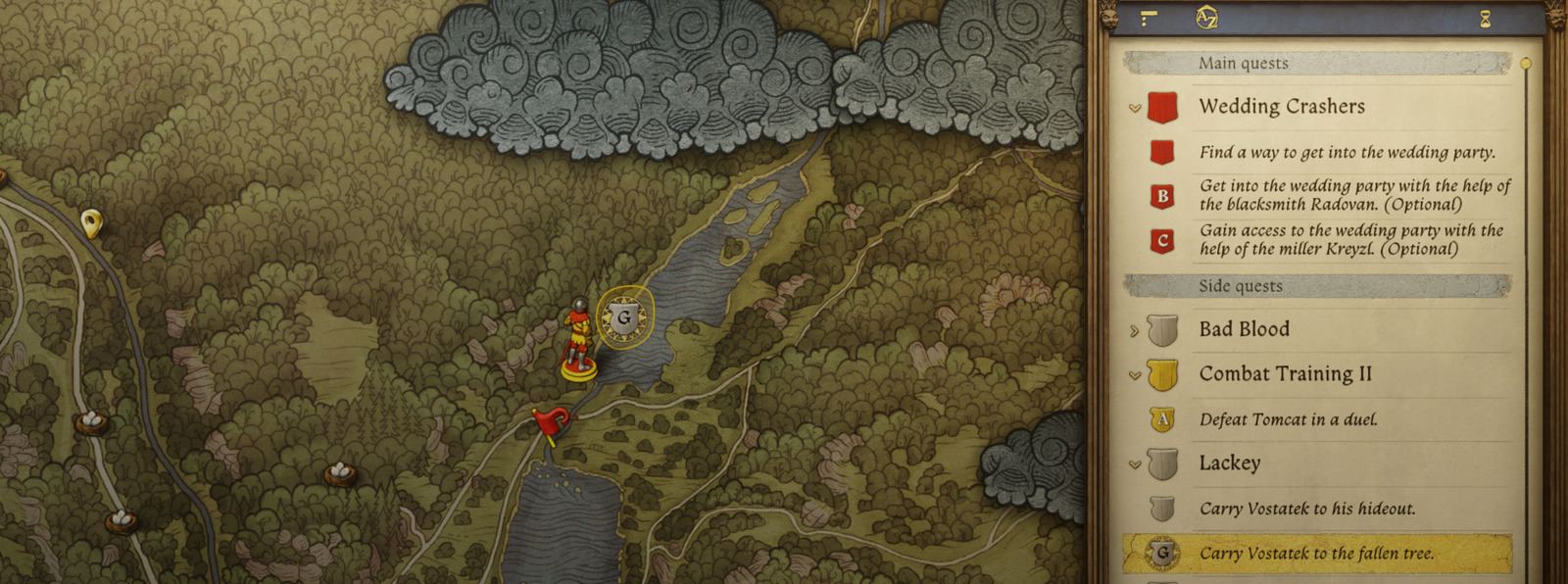Collapse the Wedding Crashers quest arrow

click(1135, 108)
